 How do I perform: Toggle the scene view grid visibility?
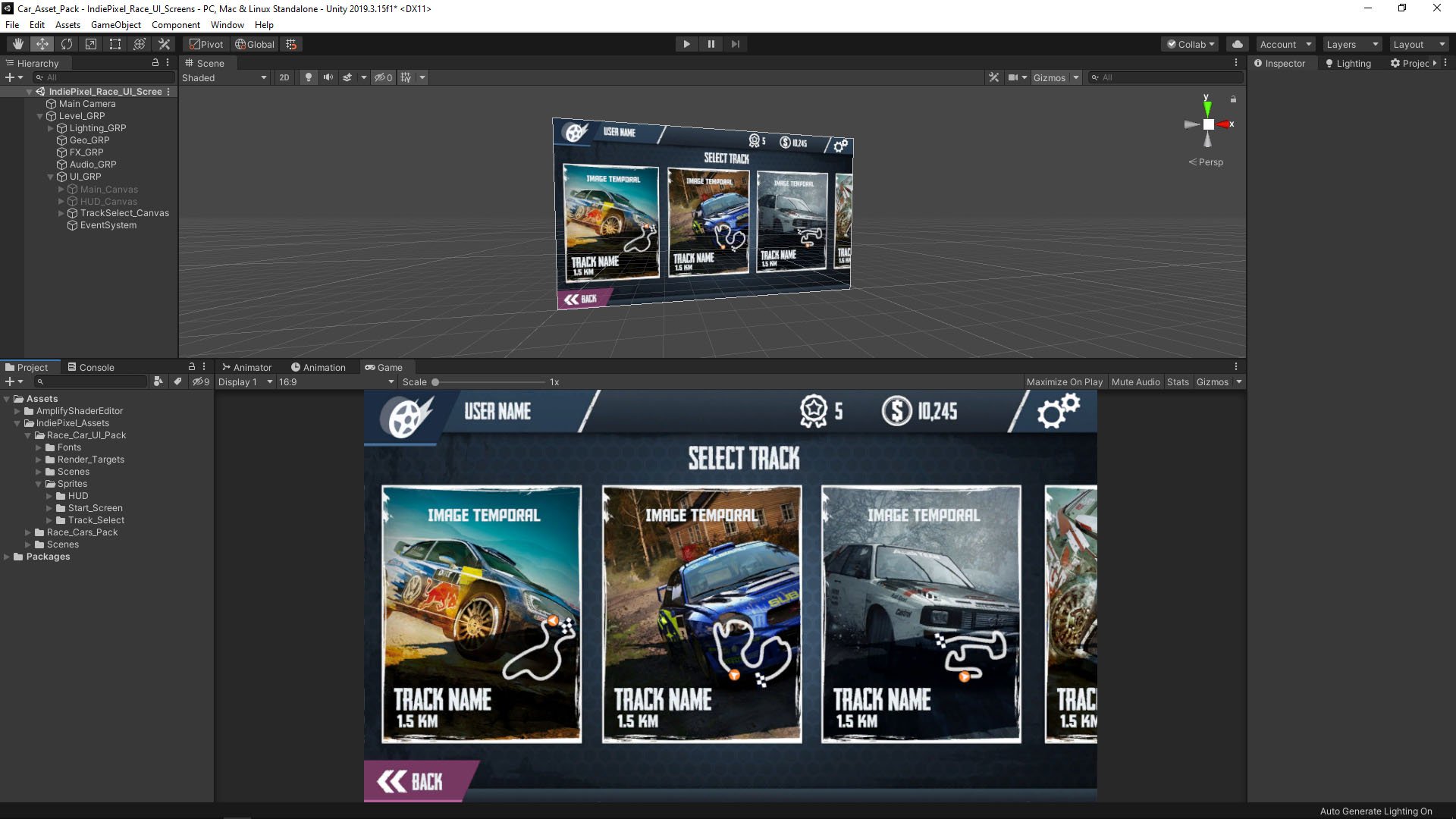(406, 77)
